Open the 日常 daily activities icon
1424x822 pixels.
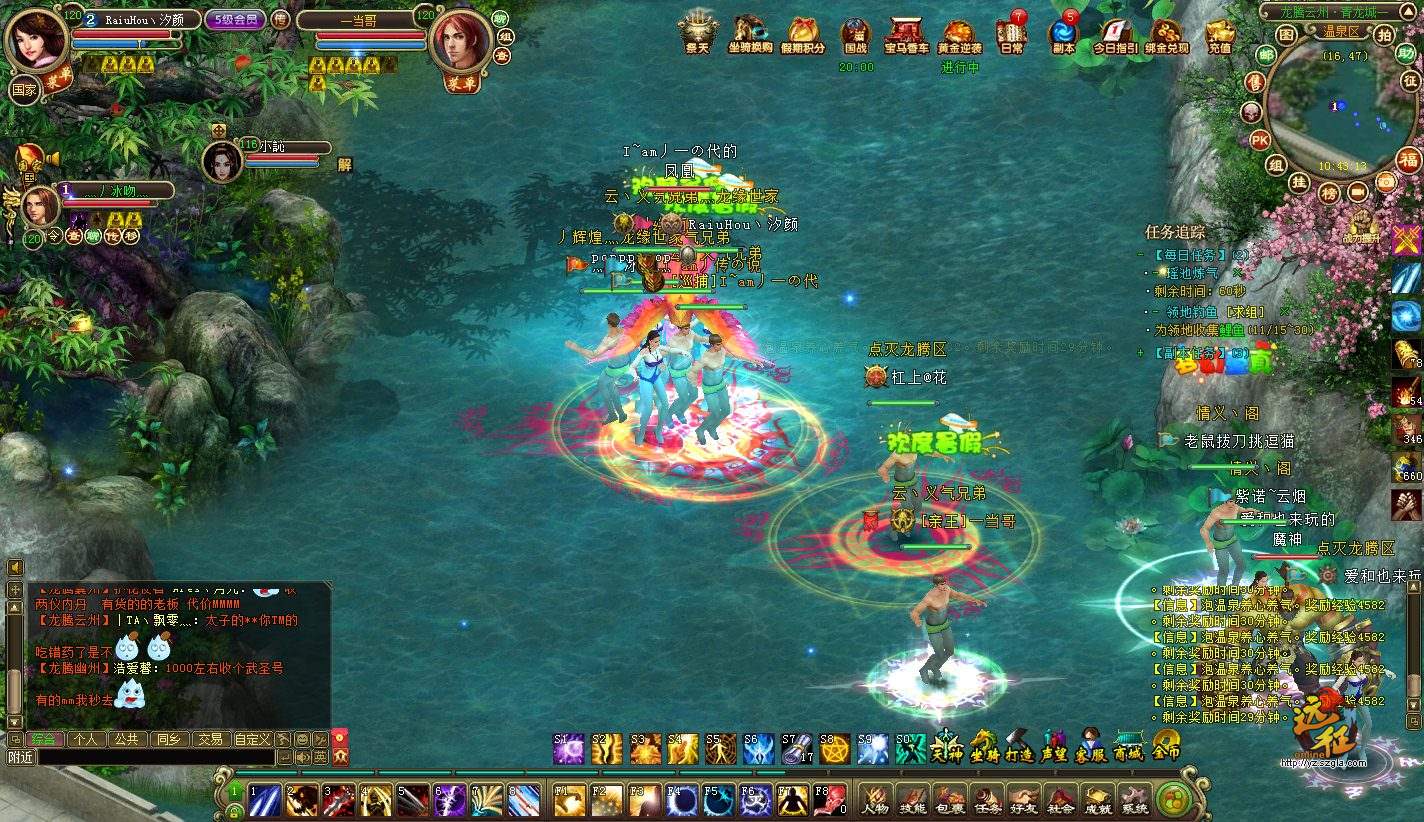coord(1012,34)
